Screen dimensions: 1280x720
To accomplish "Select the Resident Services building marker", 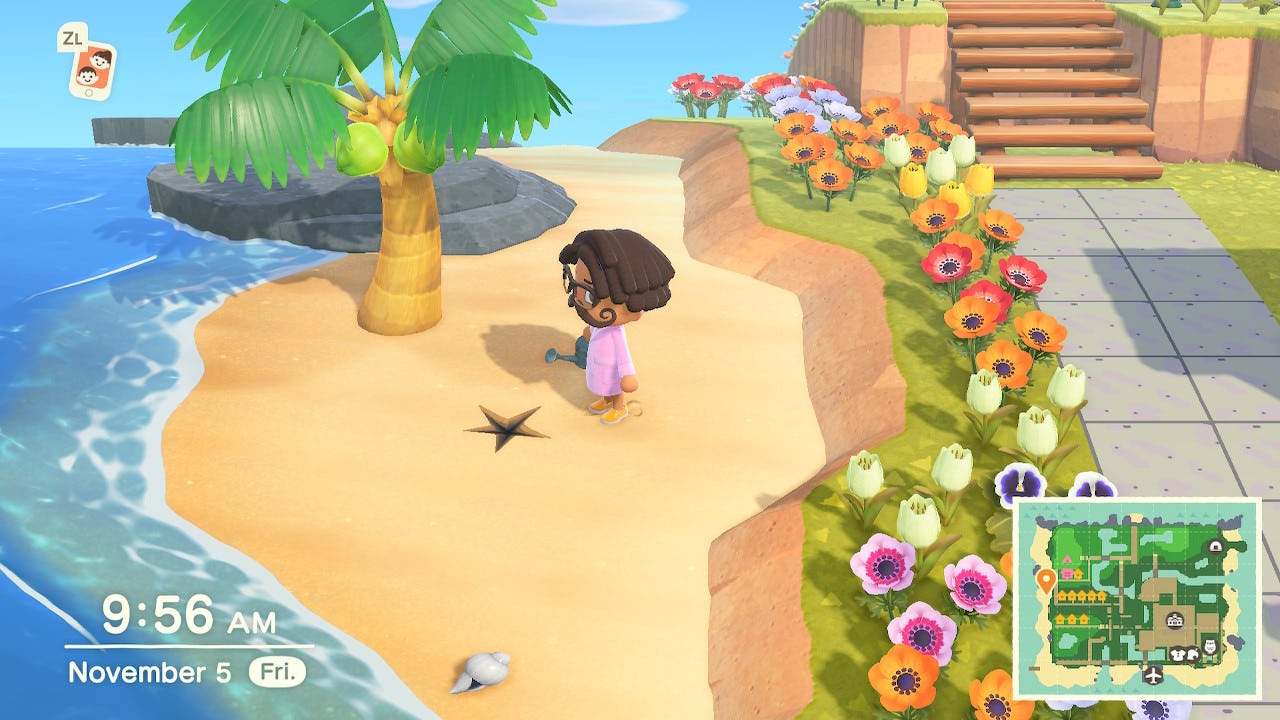I will click(1172, 621).
